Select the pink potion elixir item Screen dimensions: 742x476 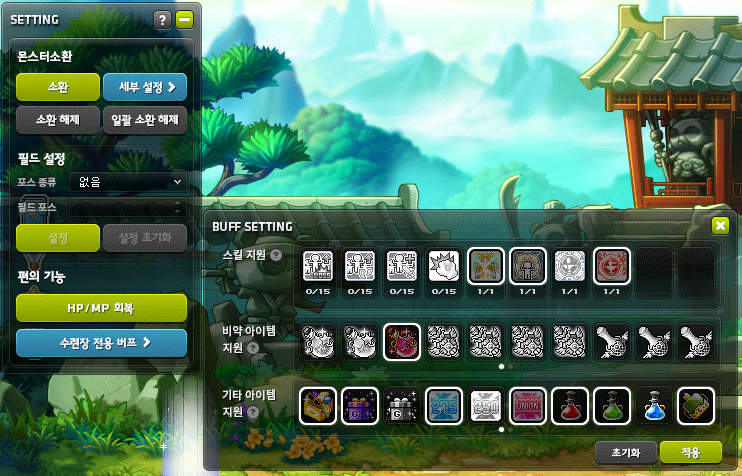403,342
